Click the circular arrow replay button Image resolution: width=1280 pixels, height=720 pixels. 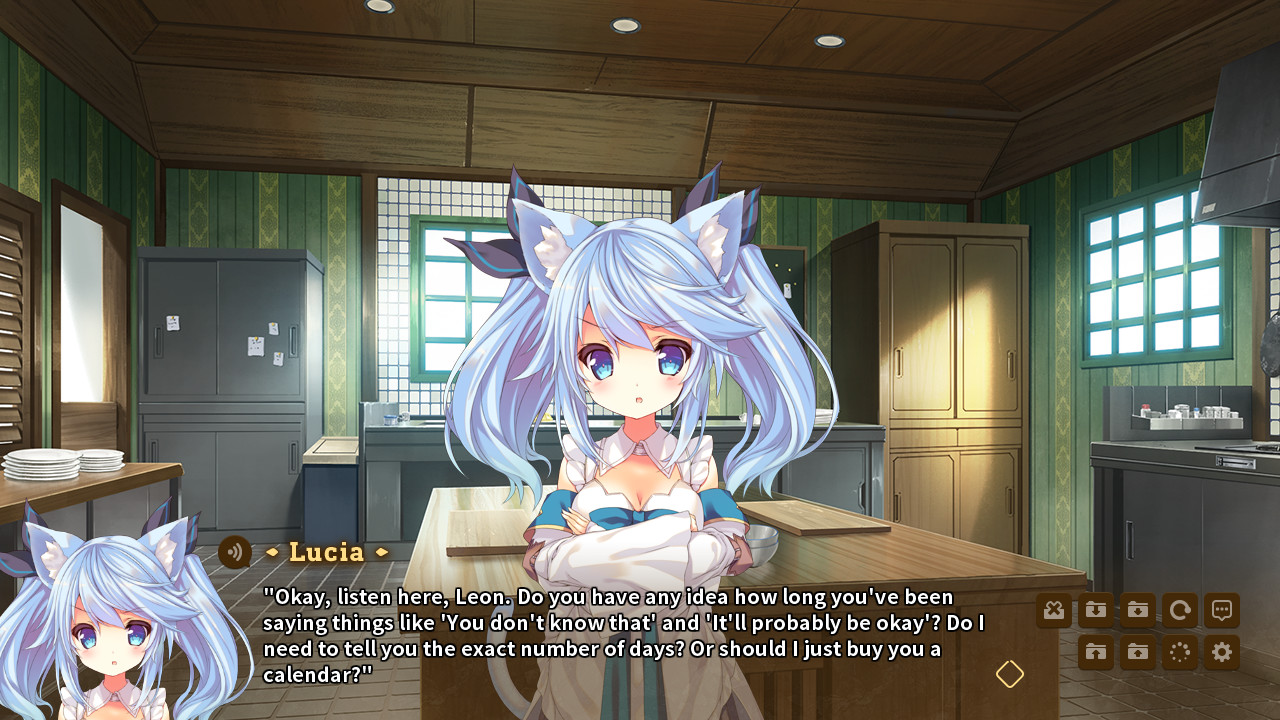(1180, 610)
